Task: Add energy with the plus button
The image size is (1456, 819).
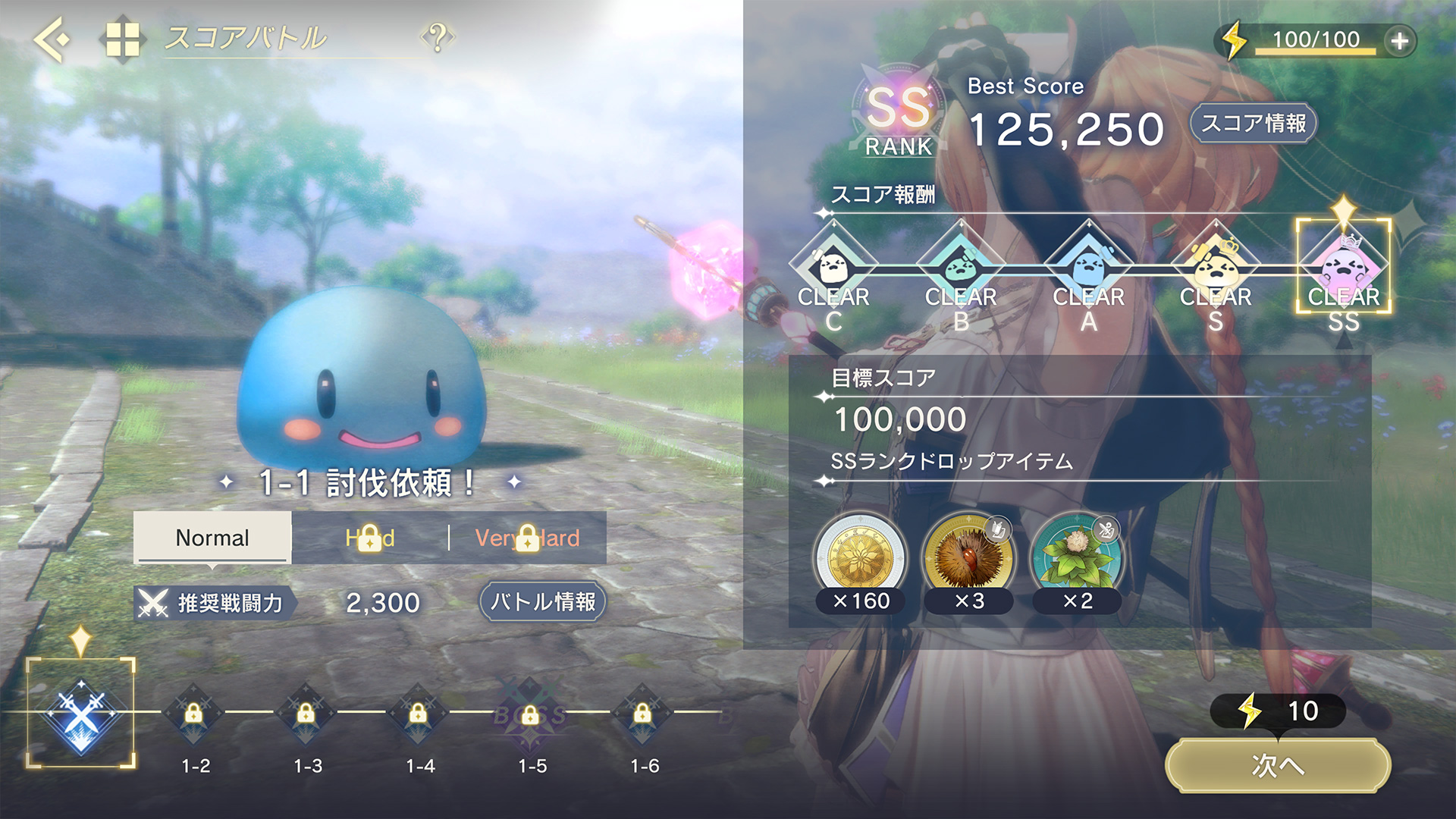Action: (x=1399, y=41)
